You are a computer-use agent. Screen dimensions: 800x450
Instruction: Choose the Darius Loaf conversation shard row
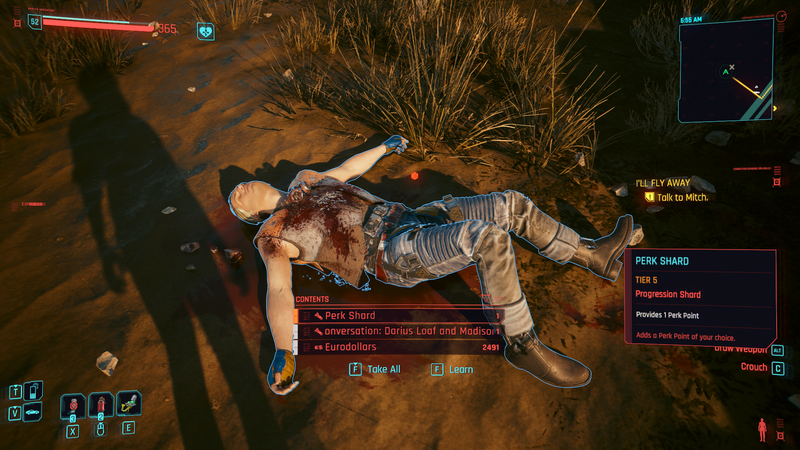tap(400, 331)
